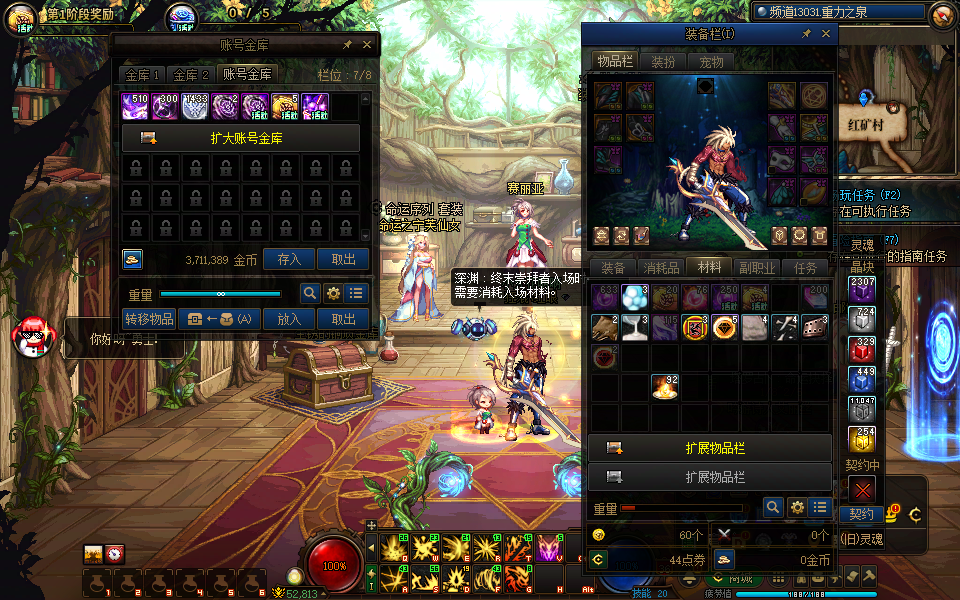Deposit gold with the 存入 button

pos(289,259)
